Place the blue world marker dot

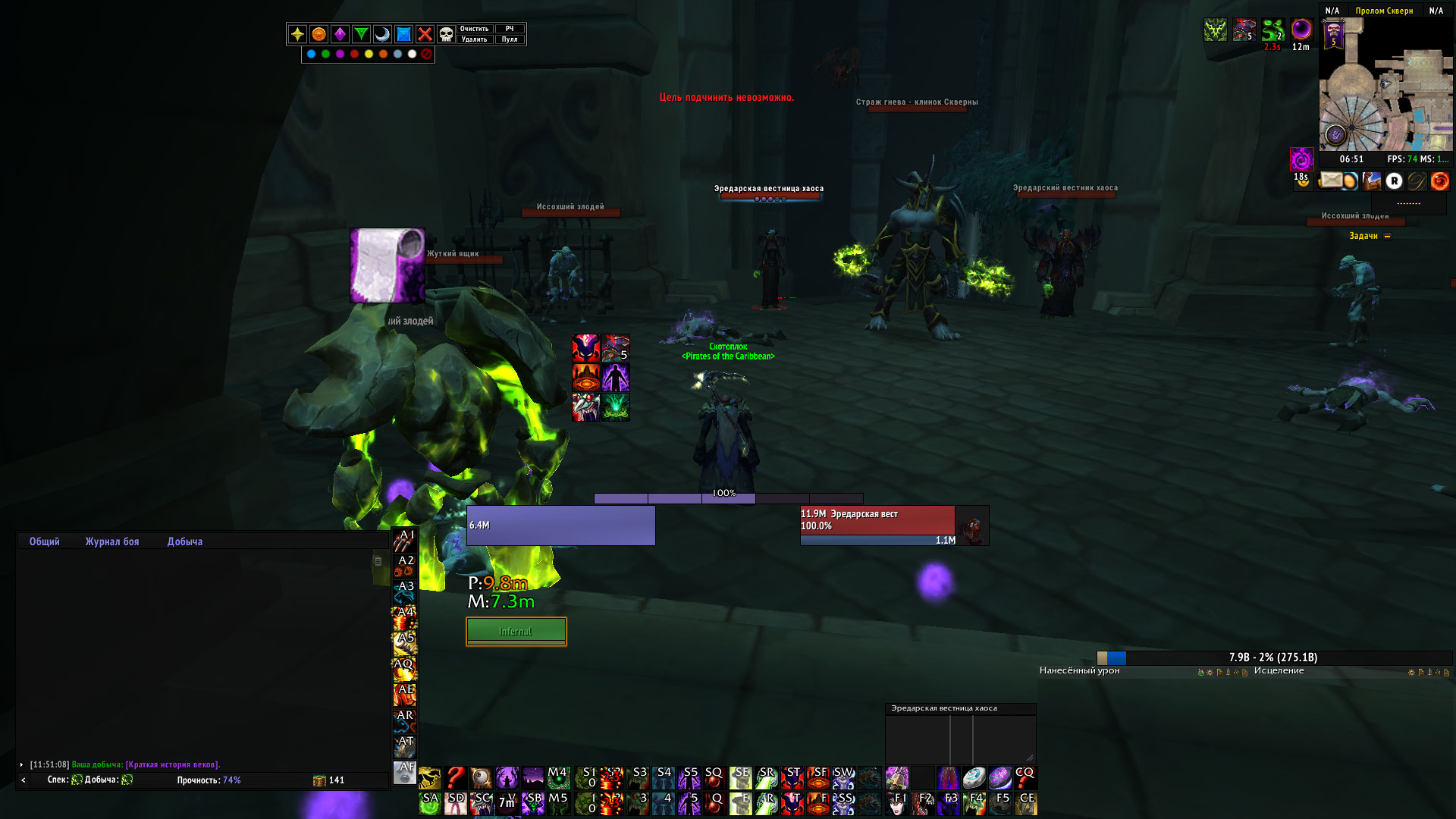pyautogui.click(x=311, y=54)
